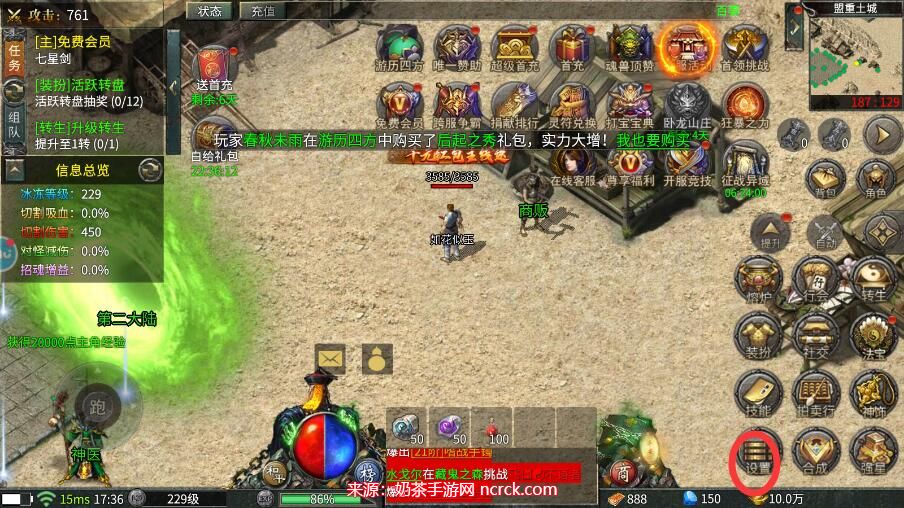This screenshot has height=508, width=904.
Task: Click the 充值 recharge button
Action: (263, 11)
